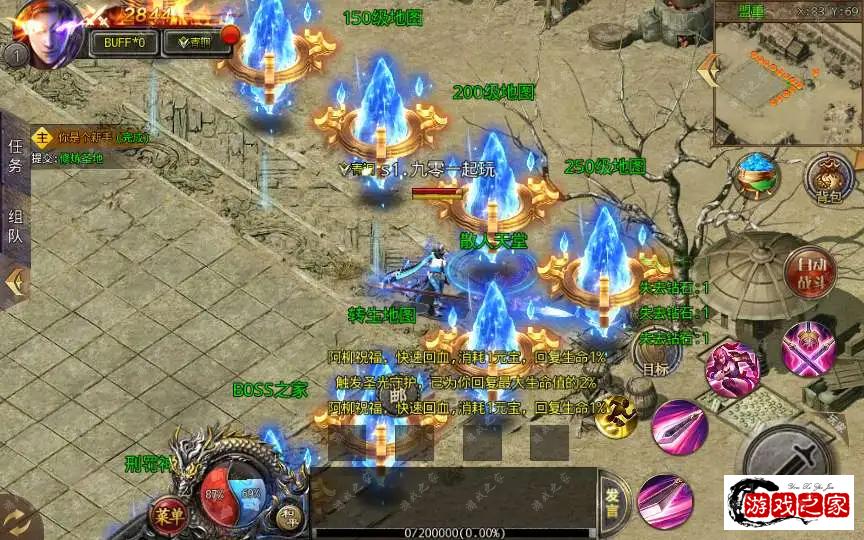Cast the pink-haired warrior skill
The width and height of the screenshot is (864, 540).
[x=731, y=370]
